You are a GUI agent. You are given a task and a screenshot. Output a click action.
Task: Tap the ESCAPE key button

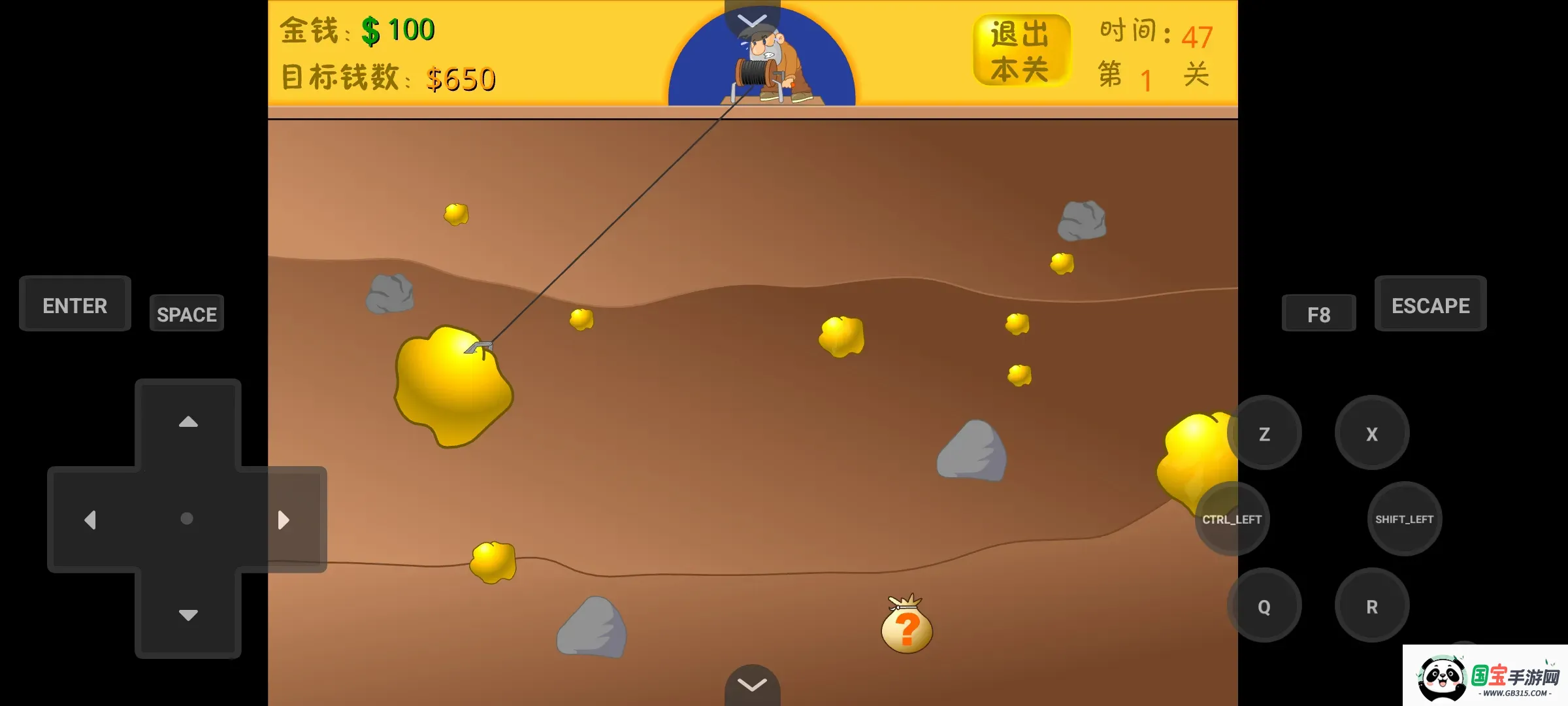(x=1431, y=304)
